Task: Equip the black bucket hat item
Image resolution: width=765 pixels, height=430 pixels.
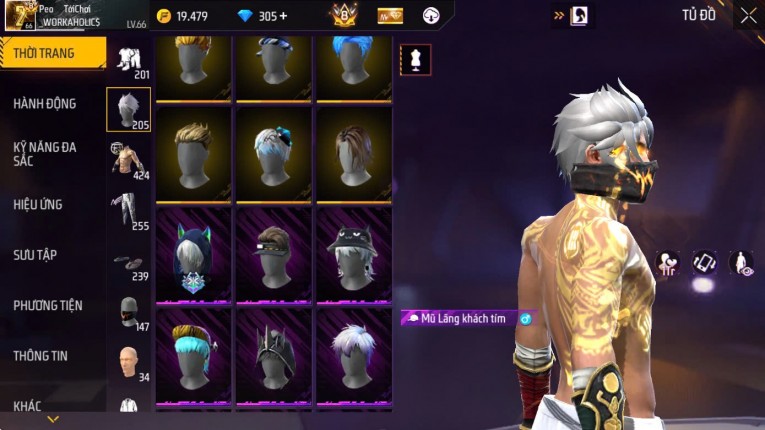Action: coord(355,256)
